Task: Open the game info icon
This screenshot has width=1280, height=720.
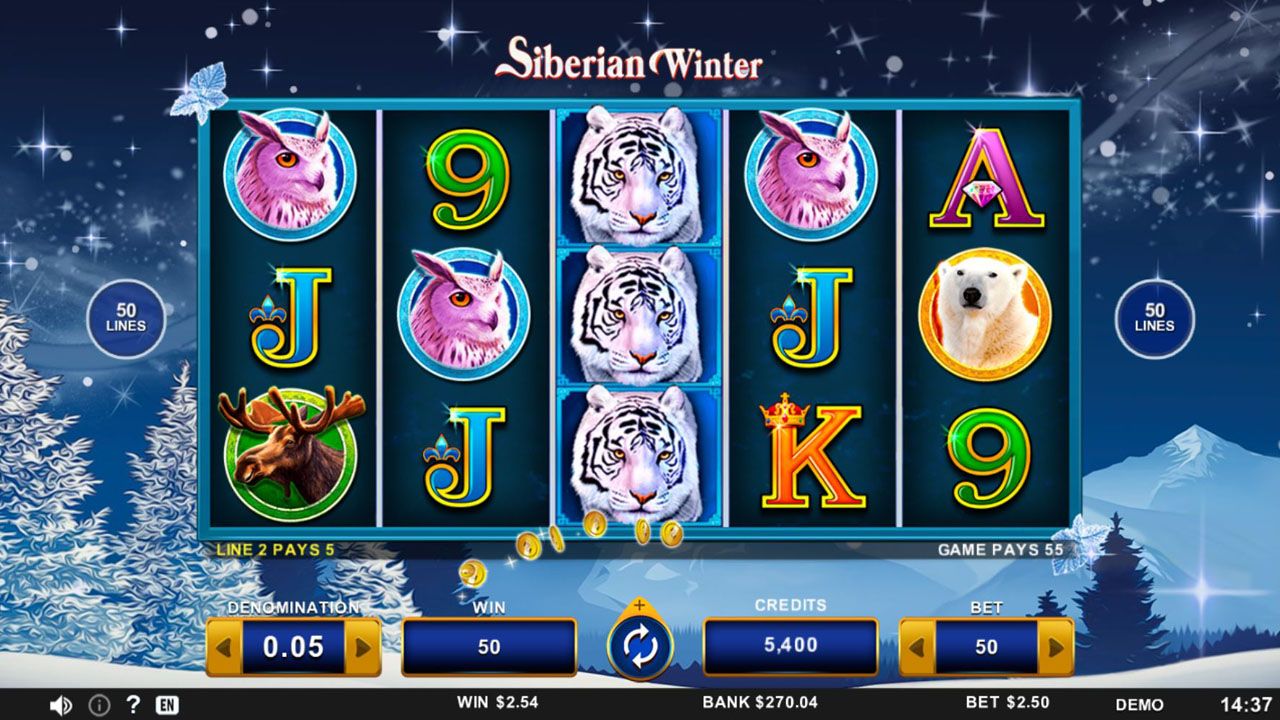Action: tap(99, 705)
